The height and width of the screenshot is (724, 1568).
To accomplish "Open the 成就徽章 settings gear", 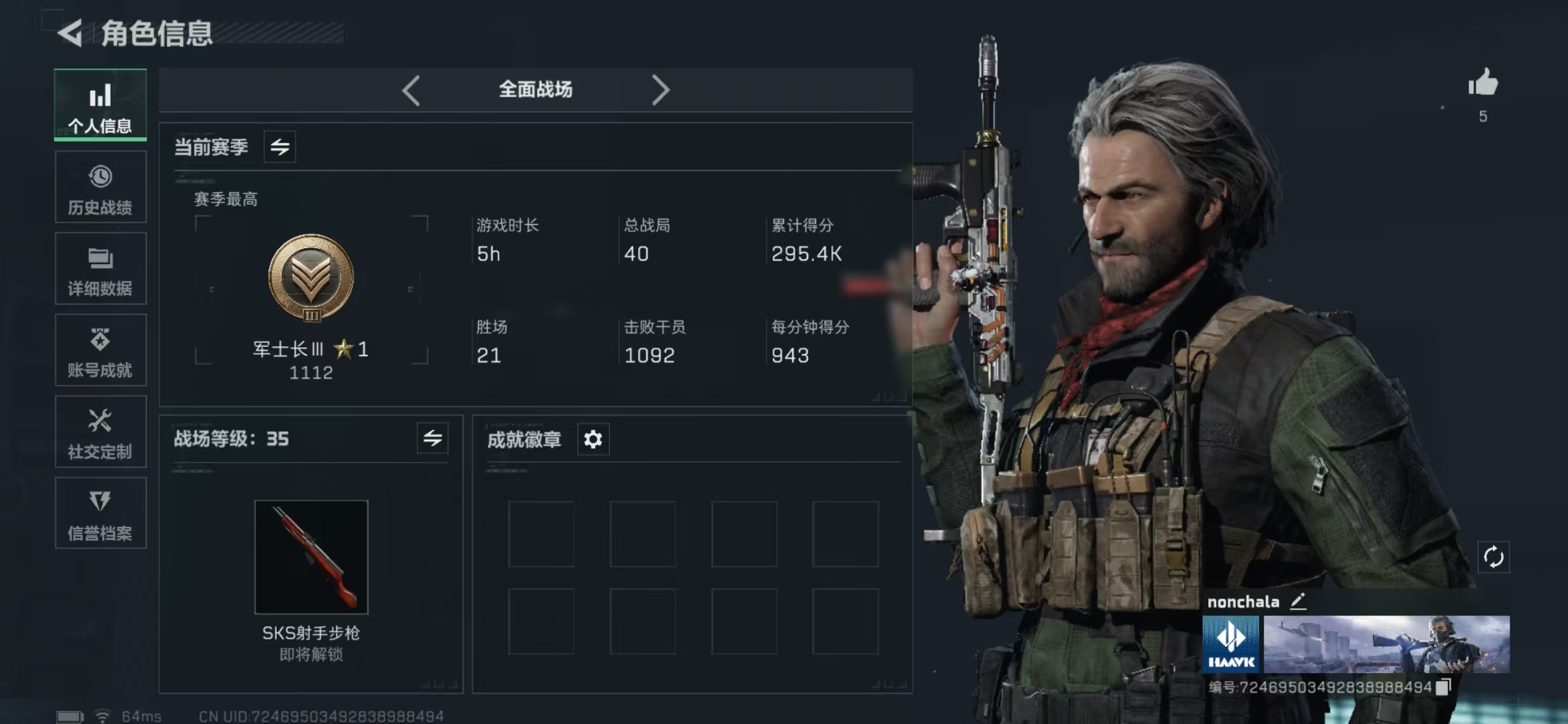I will (x=594, y=440).
